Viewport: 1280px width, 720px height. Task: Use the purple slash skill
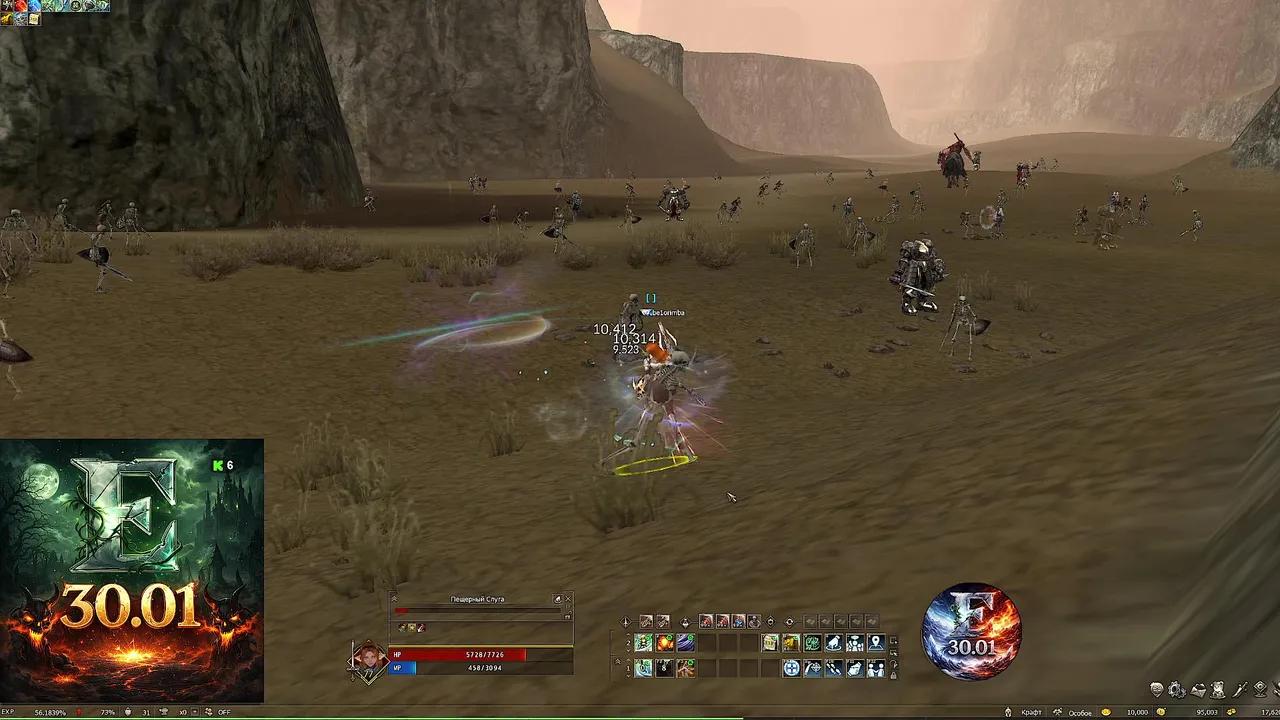(x=685, y=643)
